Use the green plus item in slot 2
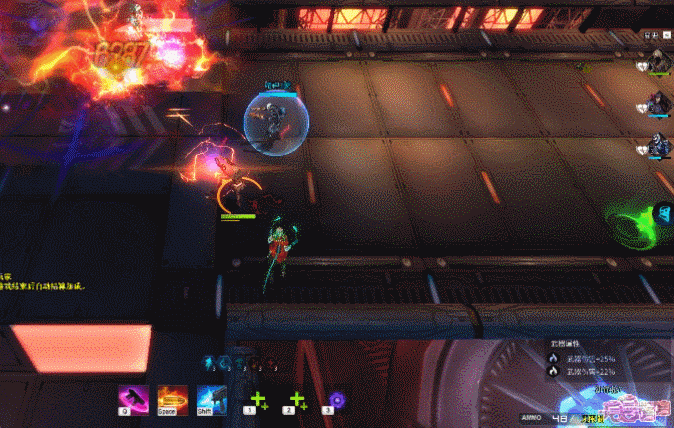This screenshot has width=674, height=428. (x=297, y=402)
